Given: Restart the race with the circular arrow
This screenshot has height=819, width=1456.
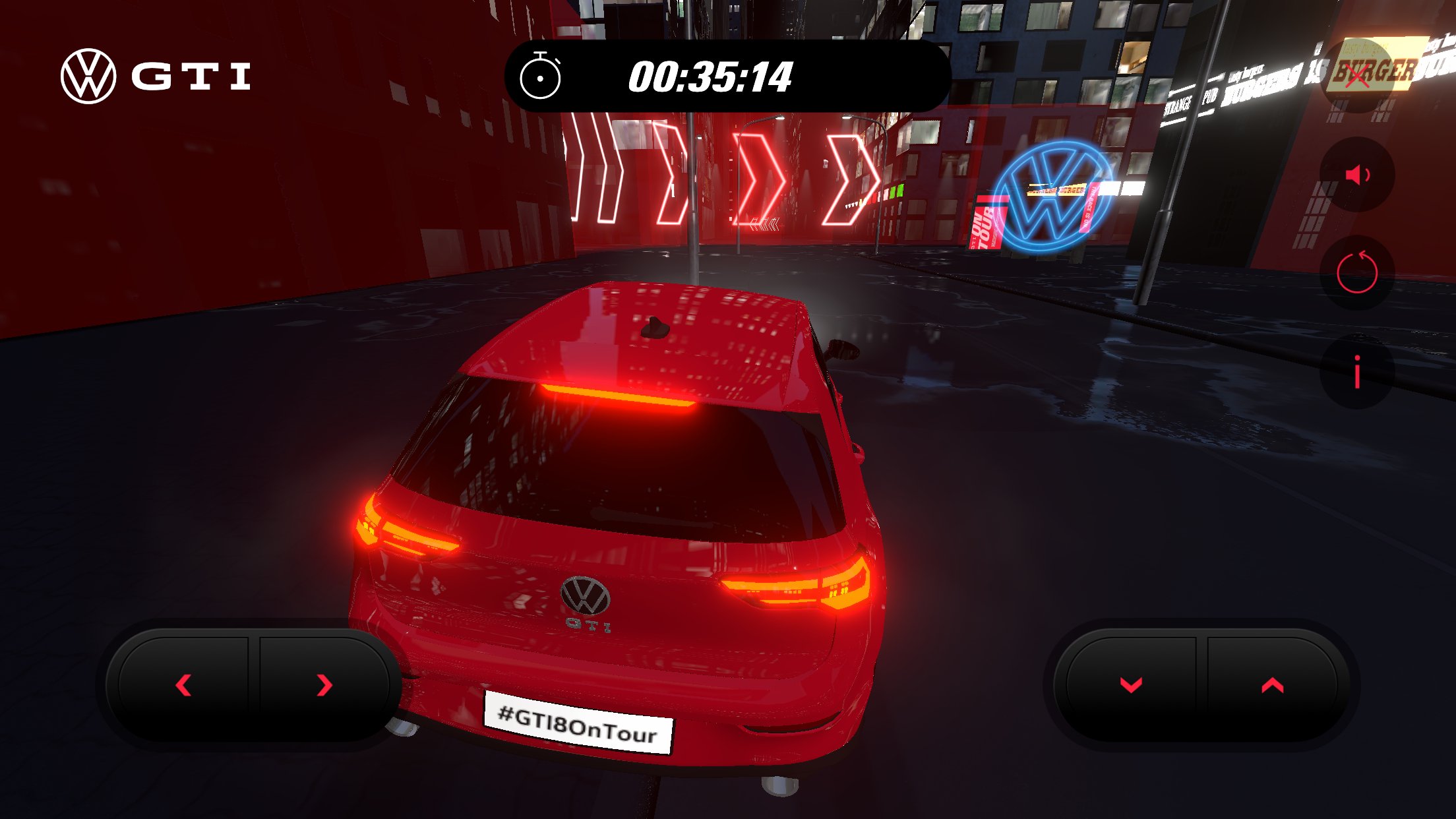Looking at the screenshot, I should [1357, 272].
